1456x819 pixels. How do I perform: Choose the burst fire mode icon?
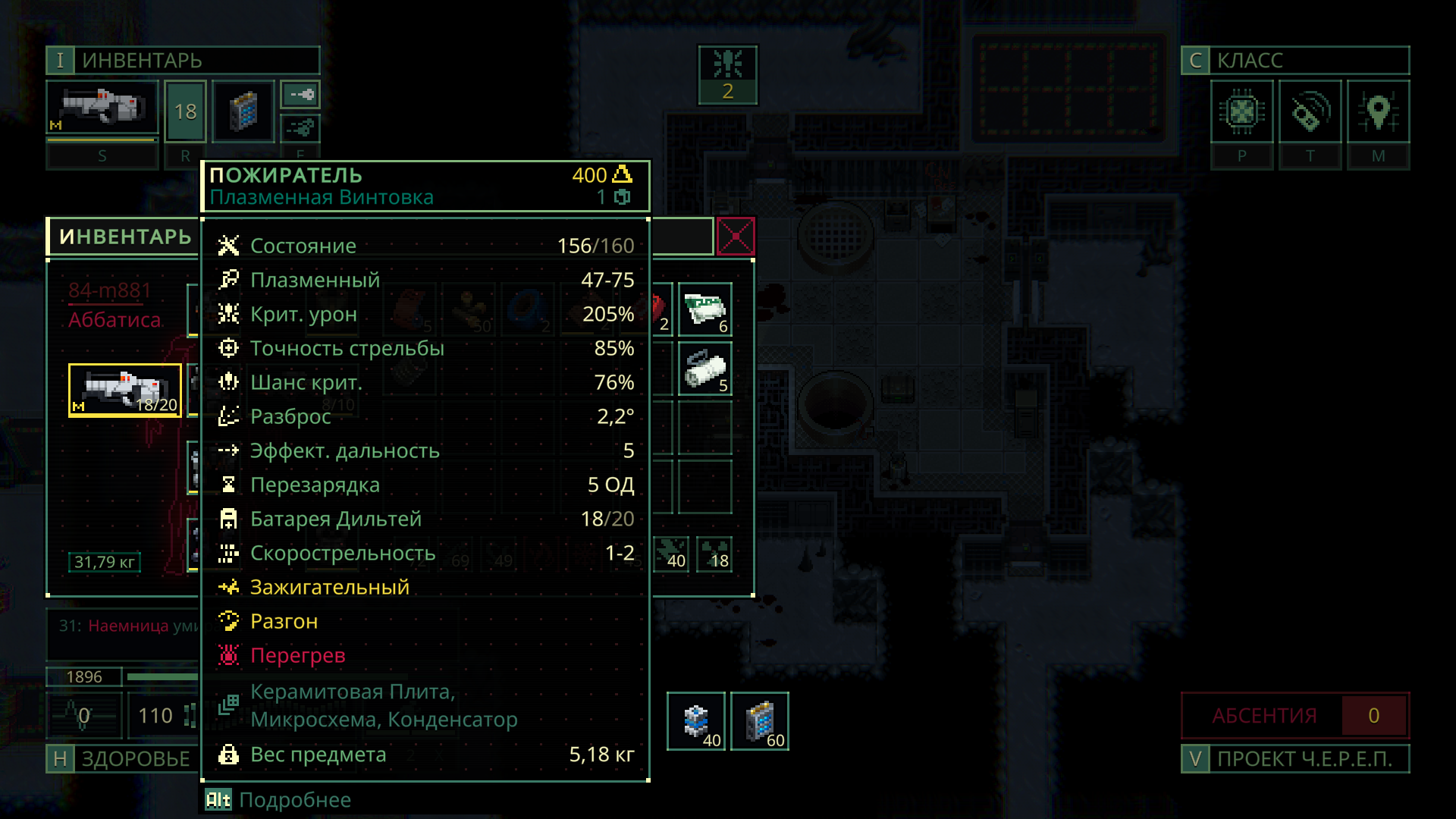click(x=301, y=128)
